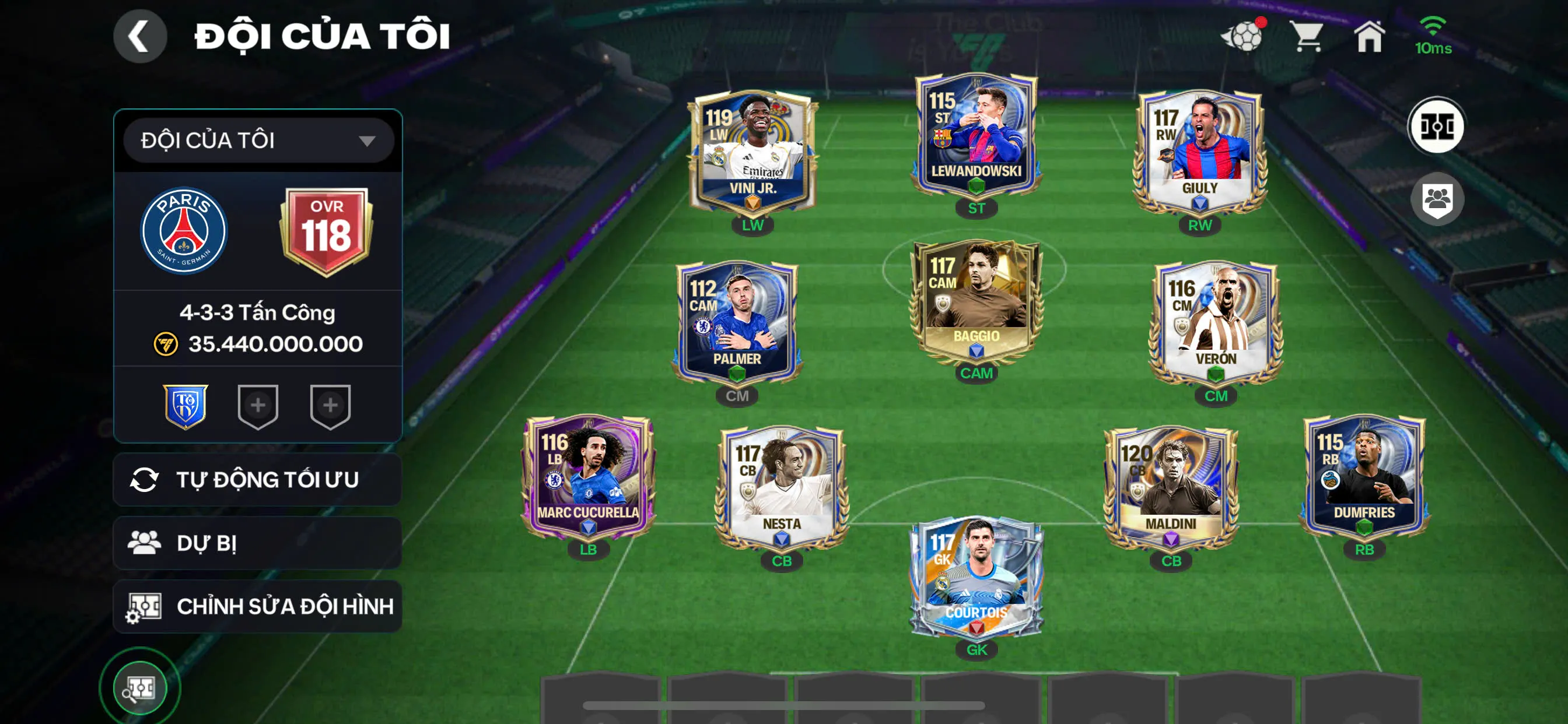Open the DỰ BỊ substitutes menu
Viewport: 1568px width, 724px height.
257,543
